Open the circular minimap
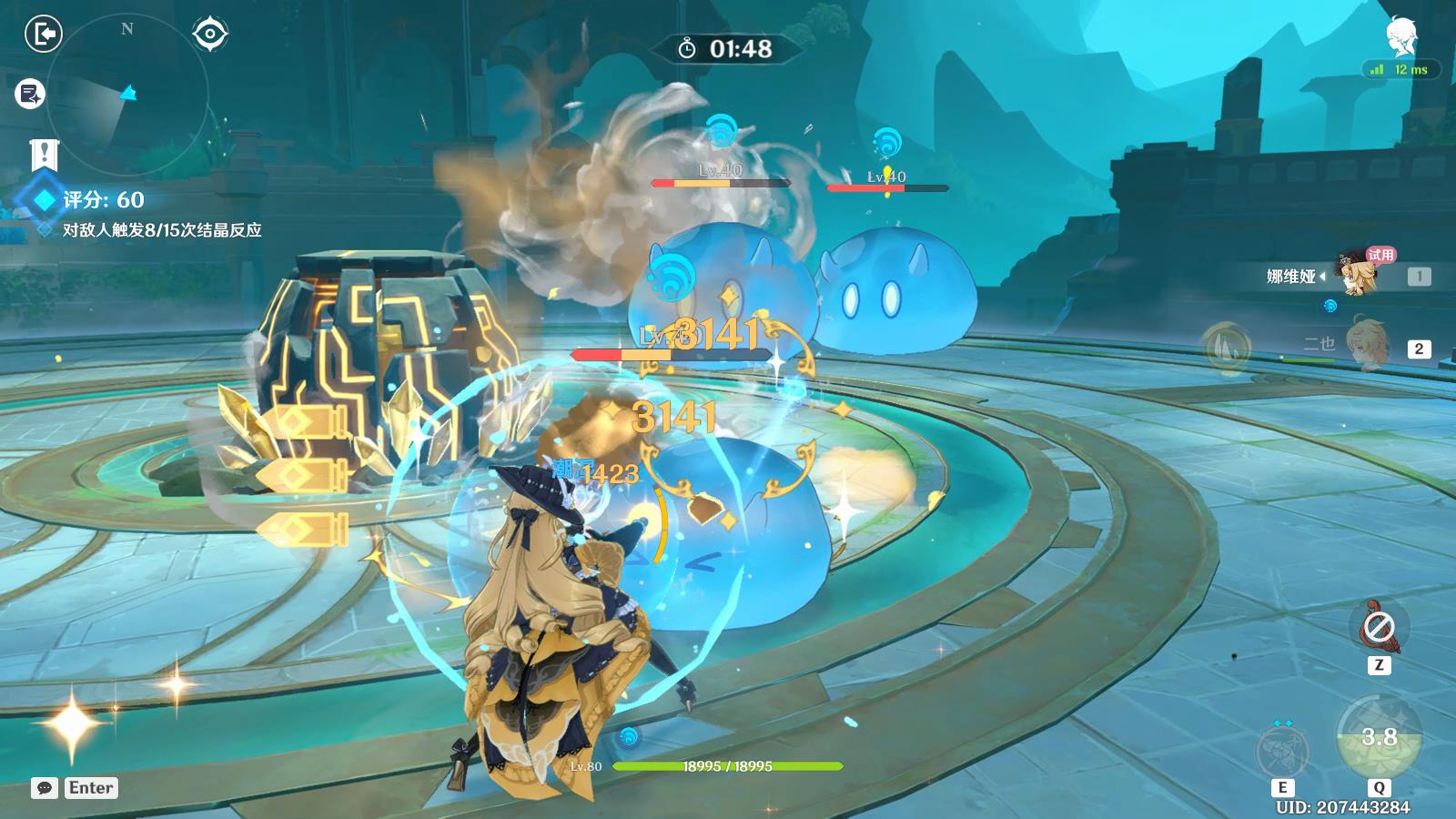1456x819 pixels. (x=127, y=94)
